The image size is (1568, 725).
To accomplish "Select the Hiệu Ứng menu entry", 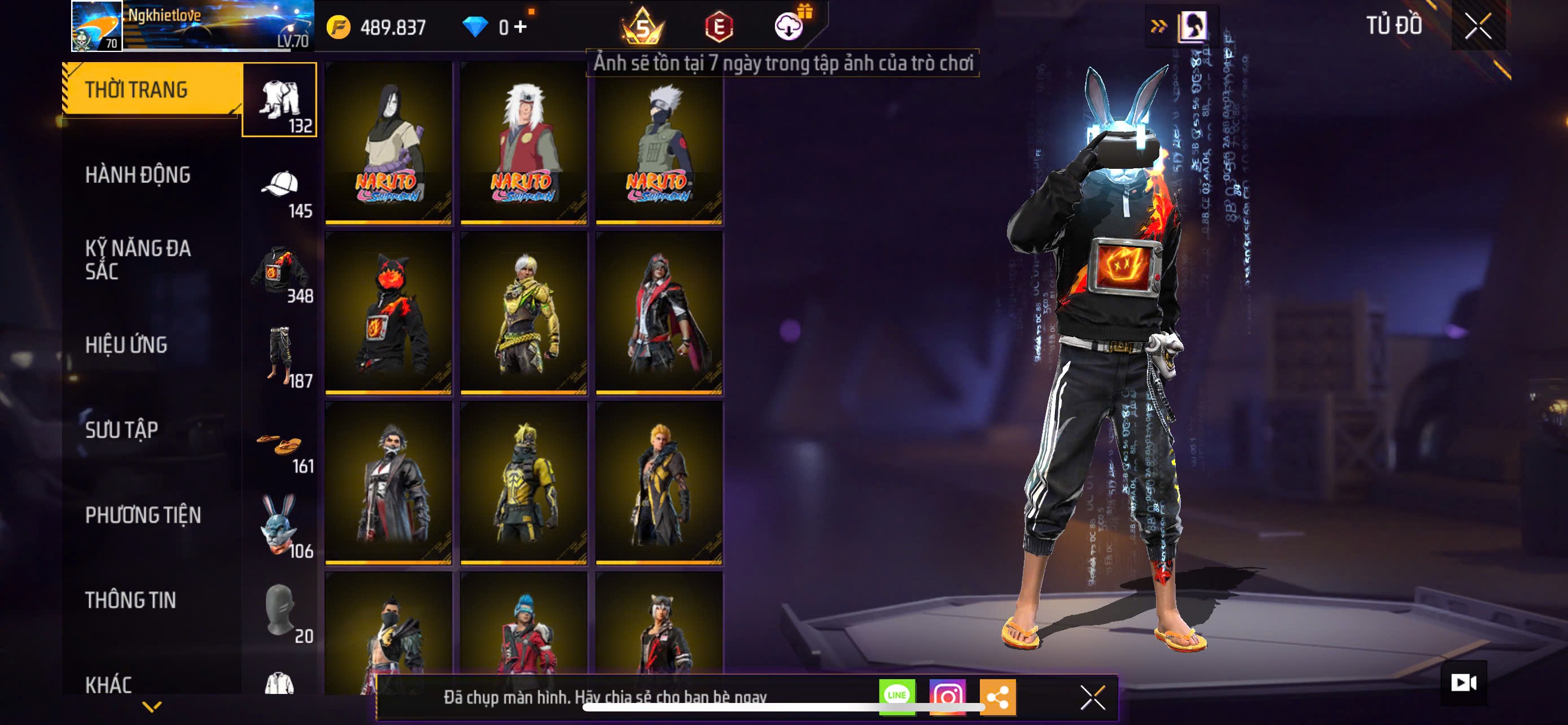I will coord(126,345).
